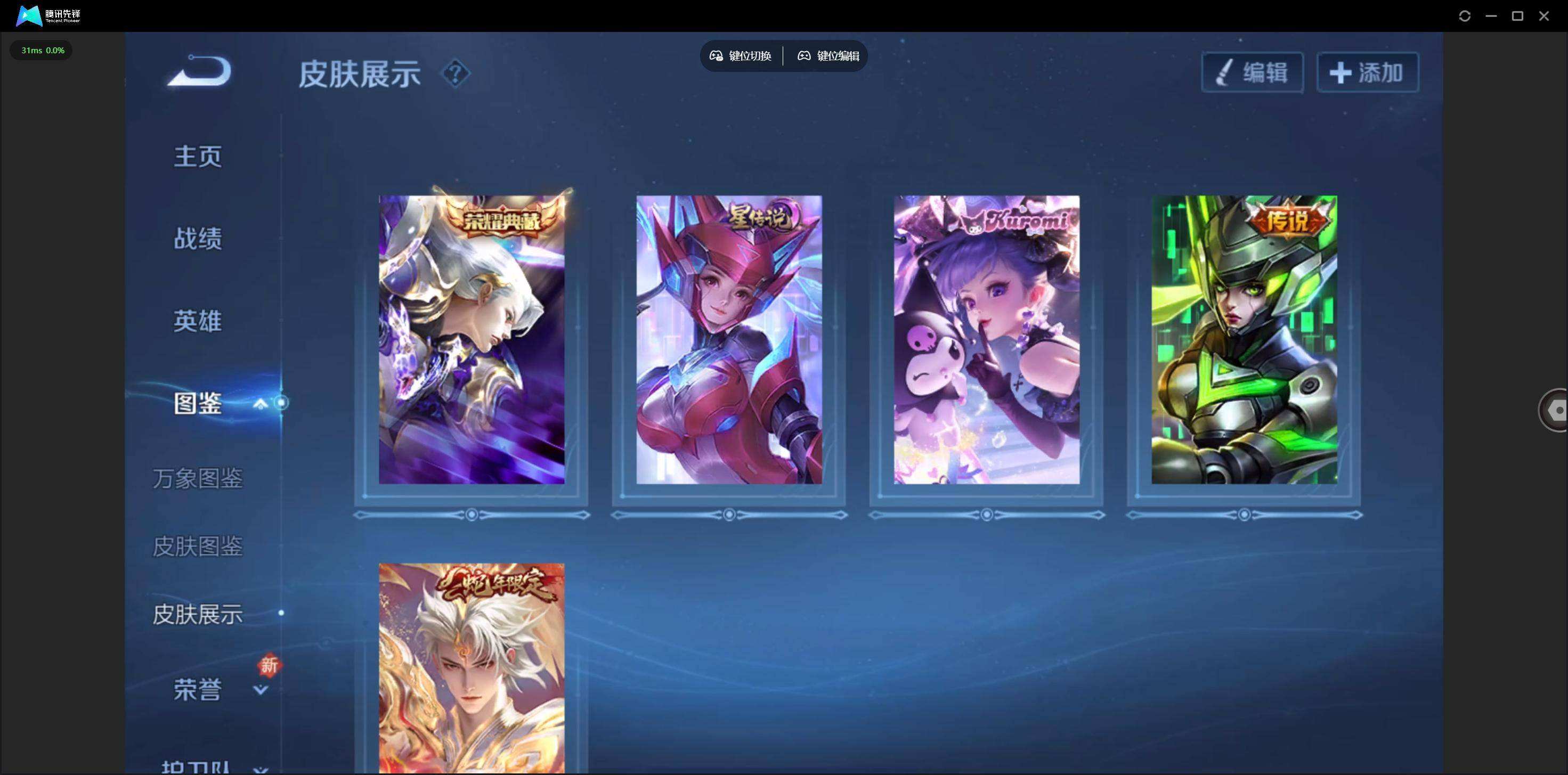This screenshot has width=1568, height=775.
Task: Open 万象图鉴 sub-entry
Action: click(x=198, y=479)
